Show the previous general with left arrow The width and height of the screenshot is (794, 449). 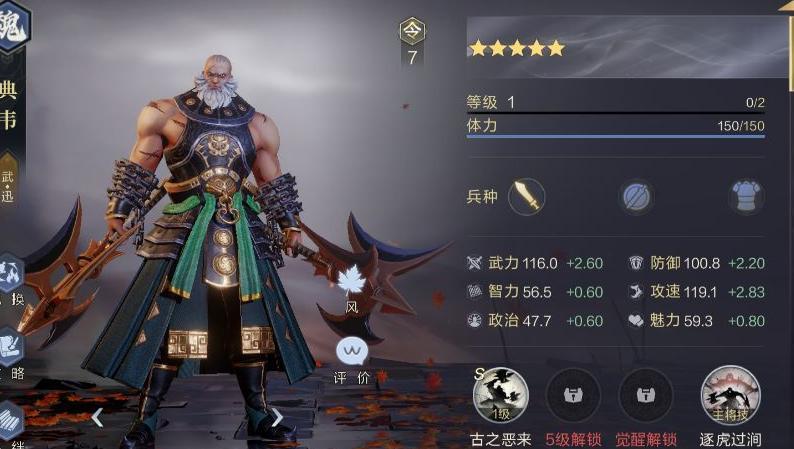coord(97,417)
